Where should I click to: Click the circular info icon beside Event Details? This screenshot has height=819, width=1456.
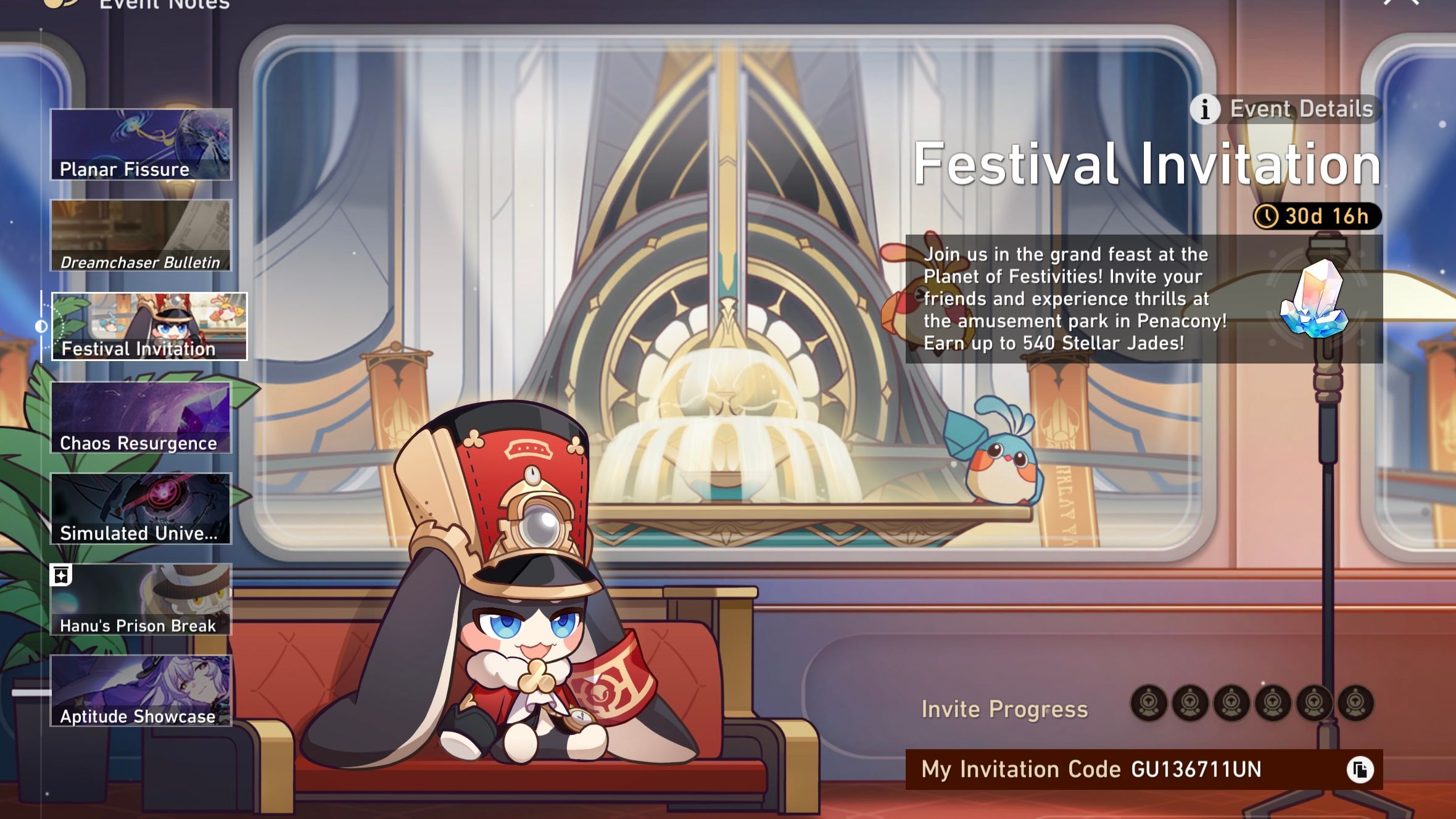point(1205,109)
